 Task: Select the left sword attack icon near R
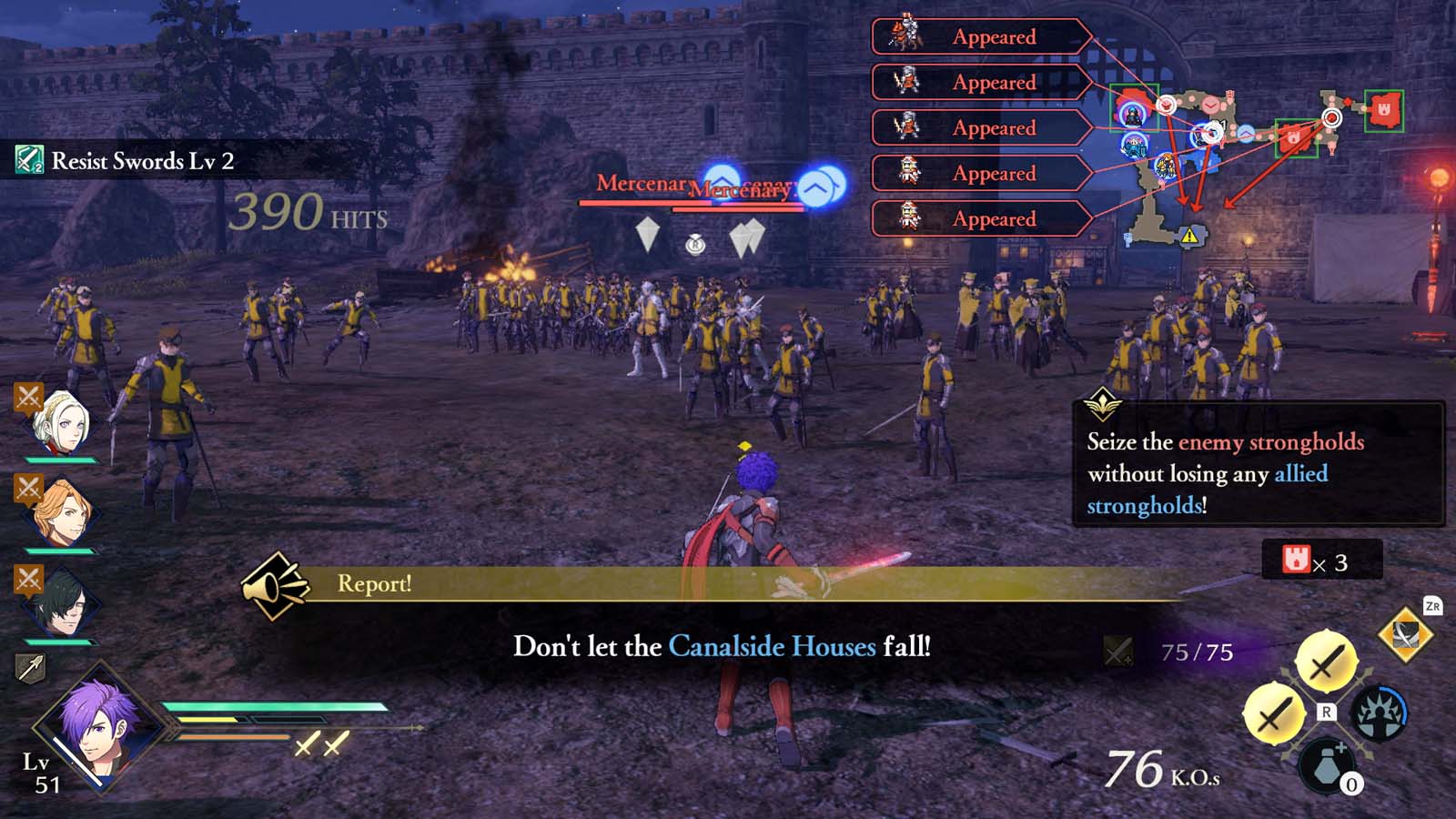[1274, 714]
